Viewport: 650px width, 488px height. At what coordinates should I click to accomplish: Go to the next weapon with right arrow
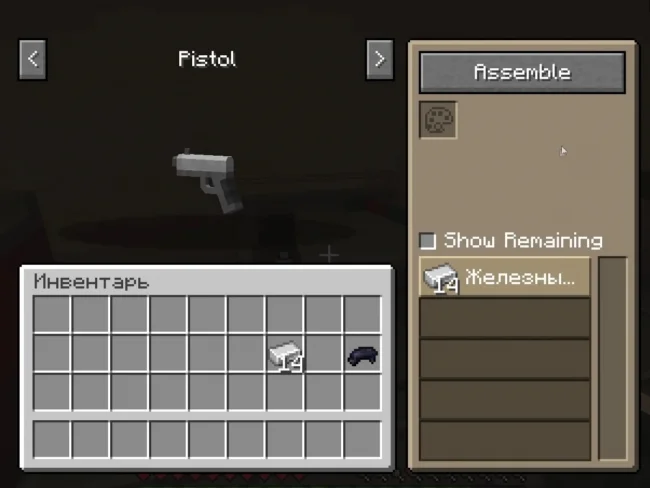click(379, 59)
